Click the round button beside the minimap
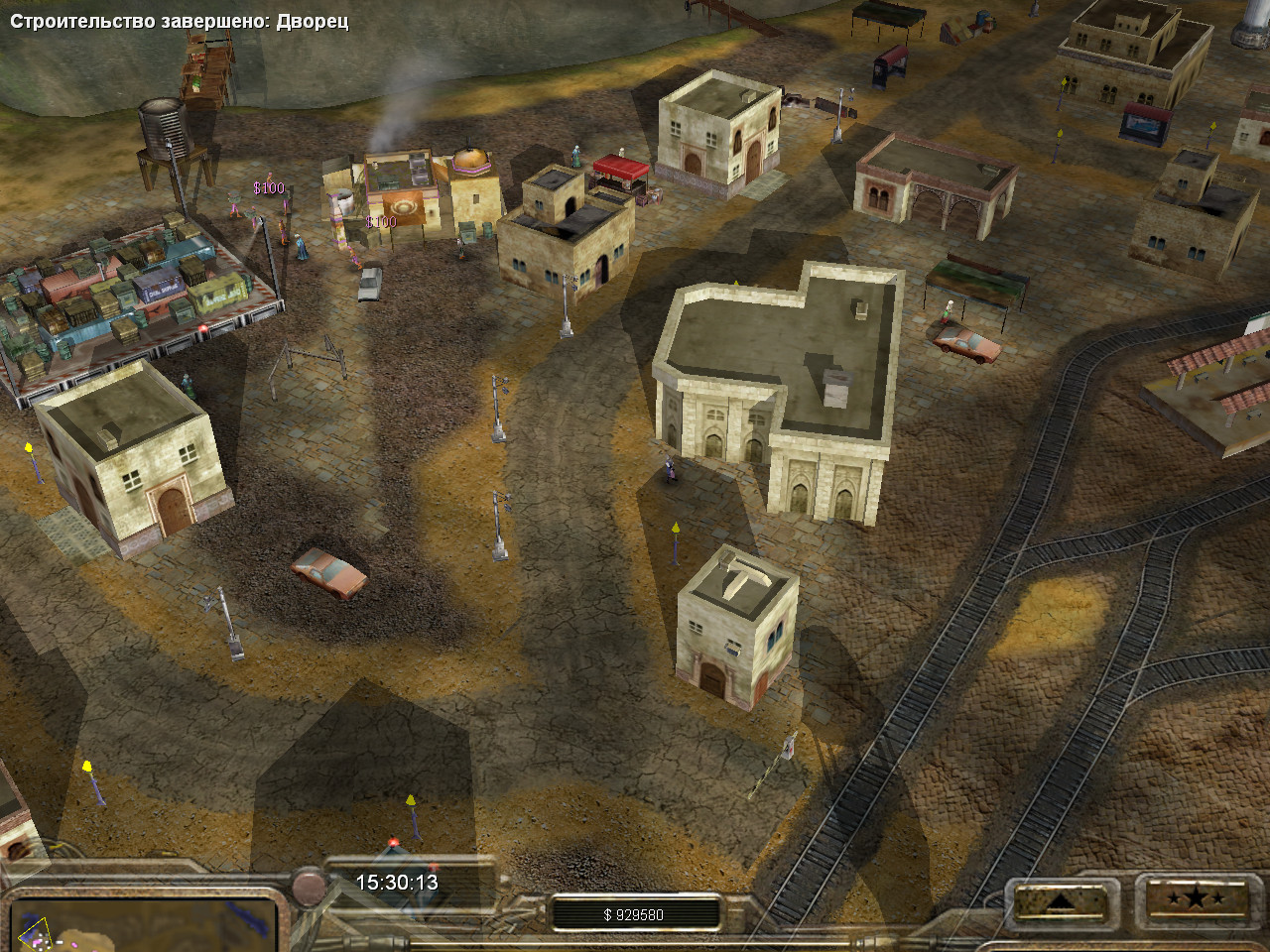Viewport: 1270px width, 952px height. coord(309,882)
